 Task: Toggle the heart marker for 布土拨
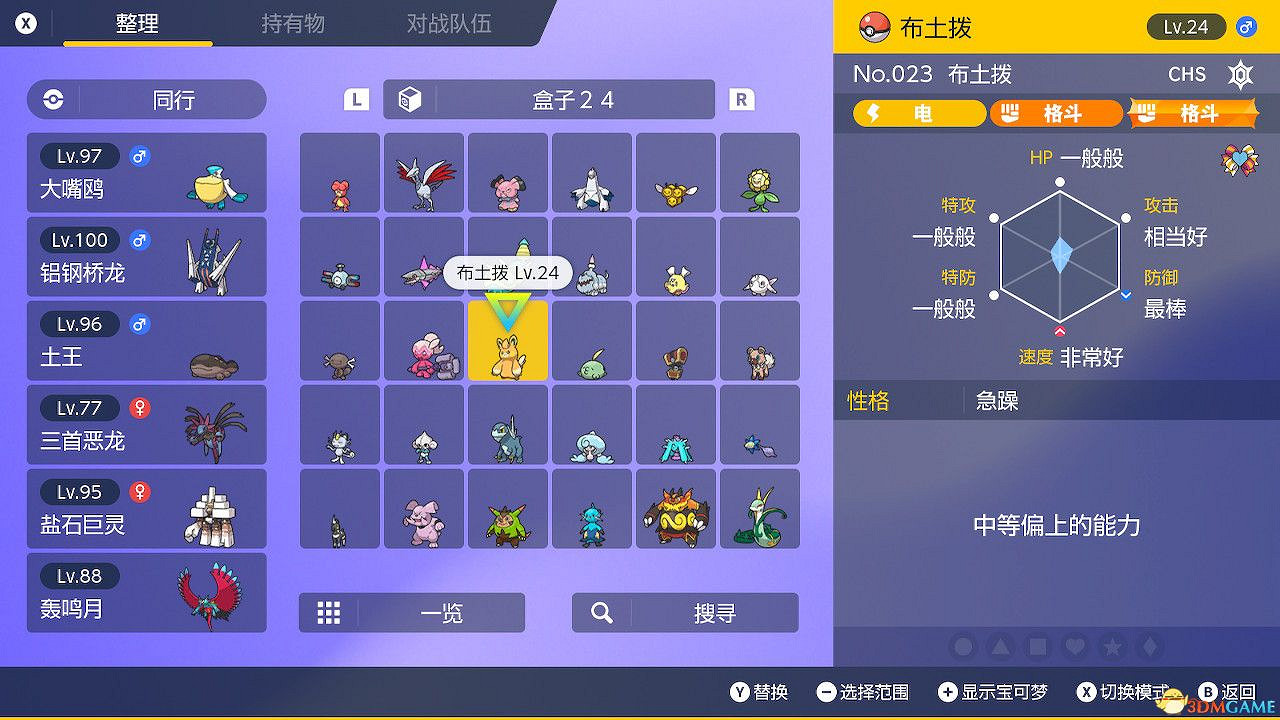point(1075,647)
